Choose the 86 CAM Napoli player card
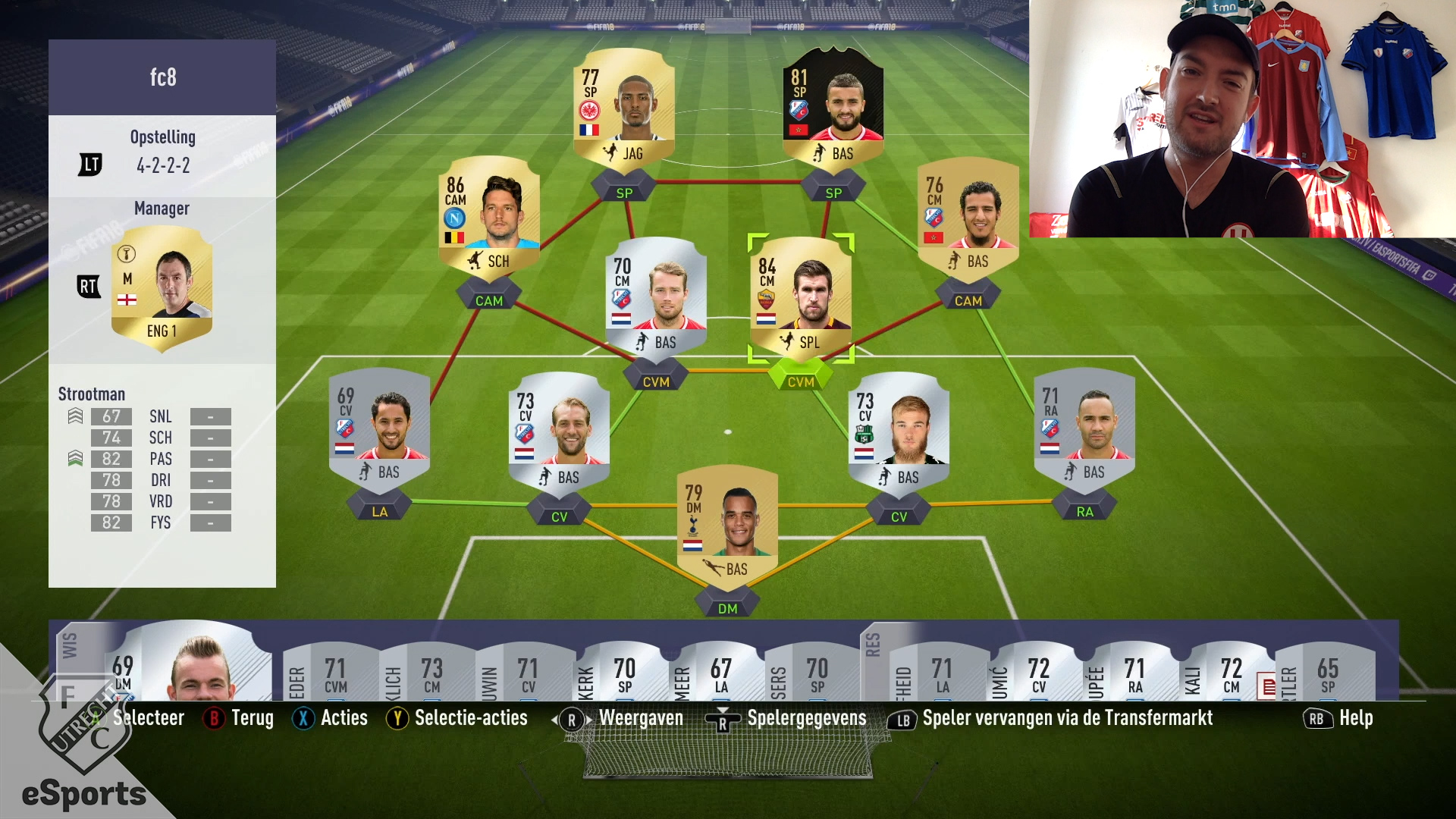The width and height of the screenshot is (1456, 819). (489, 216)
